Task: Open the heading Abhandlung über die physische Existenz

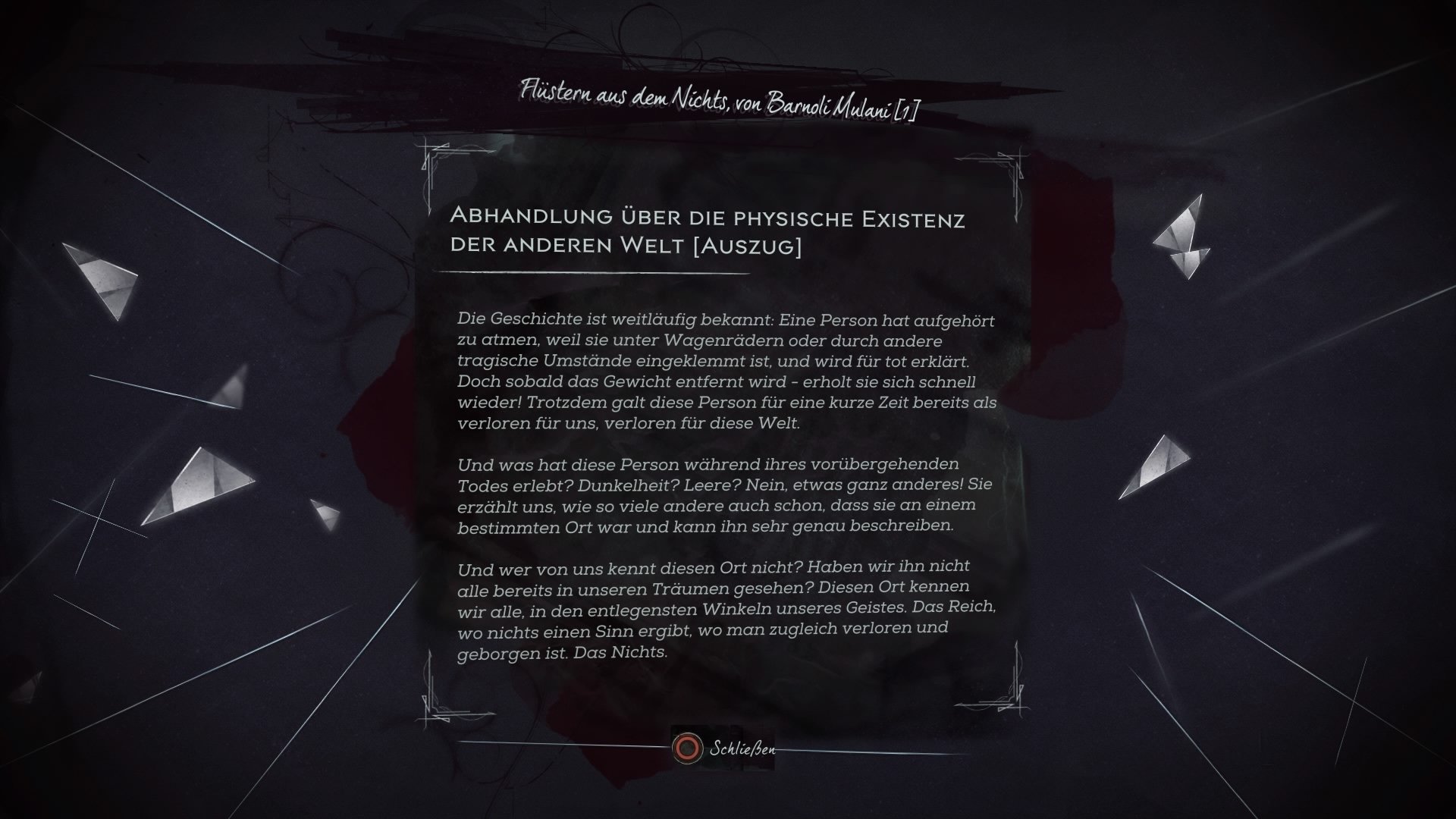Action: click(708, 218)
